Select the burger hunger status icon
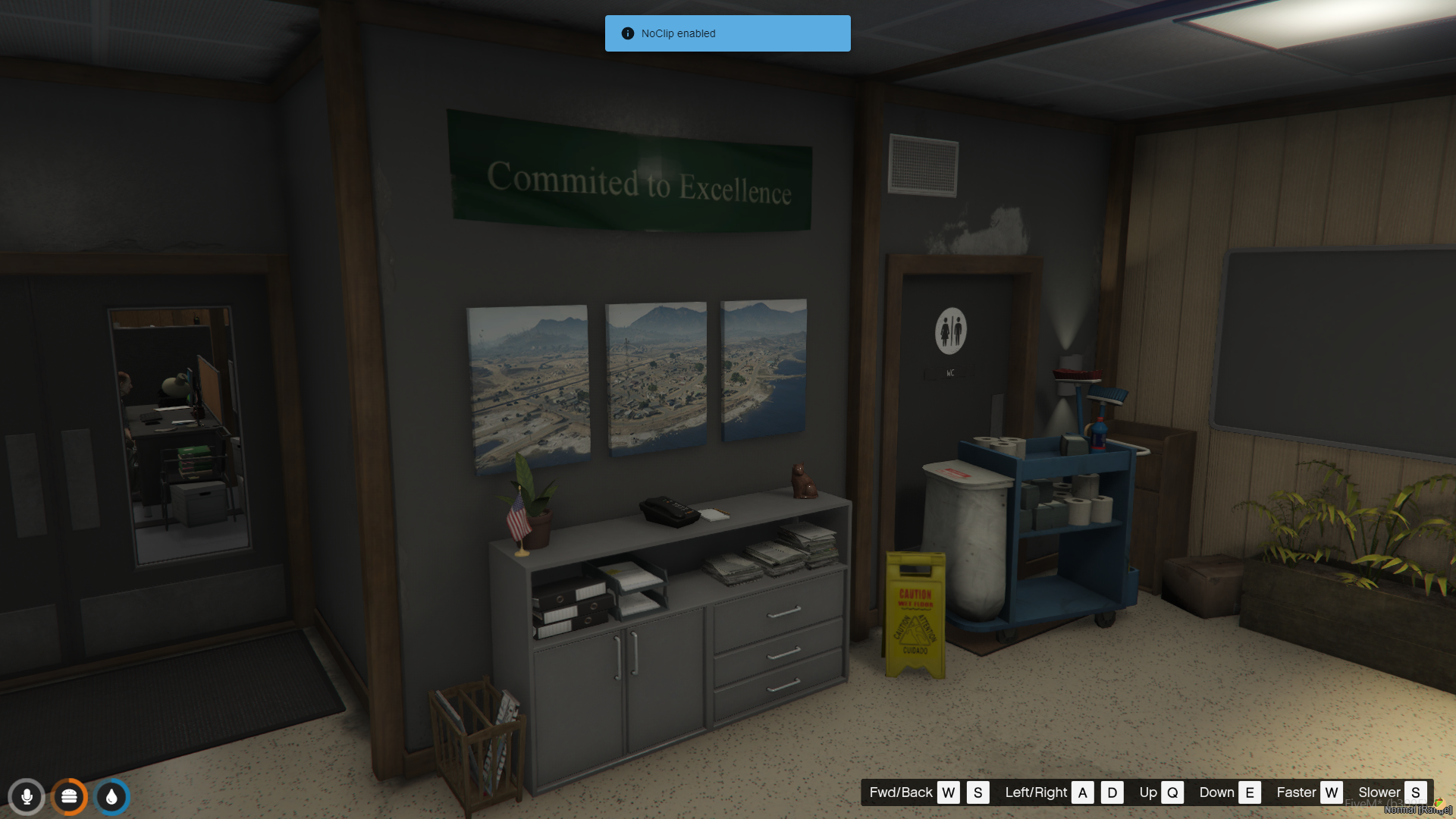This screenshot has width=1456, height=819. [x=69, y=797]
